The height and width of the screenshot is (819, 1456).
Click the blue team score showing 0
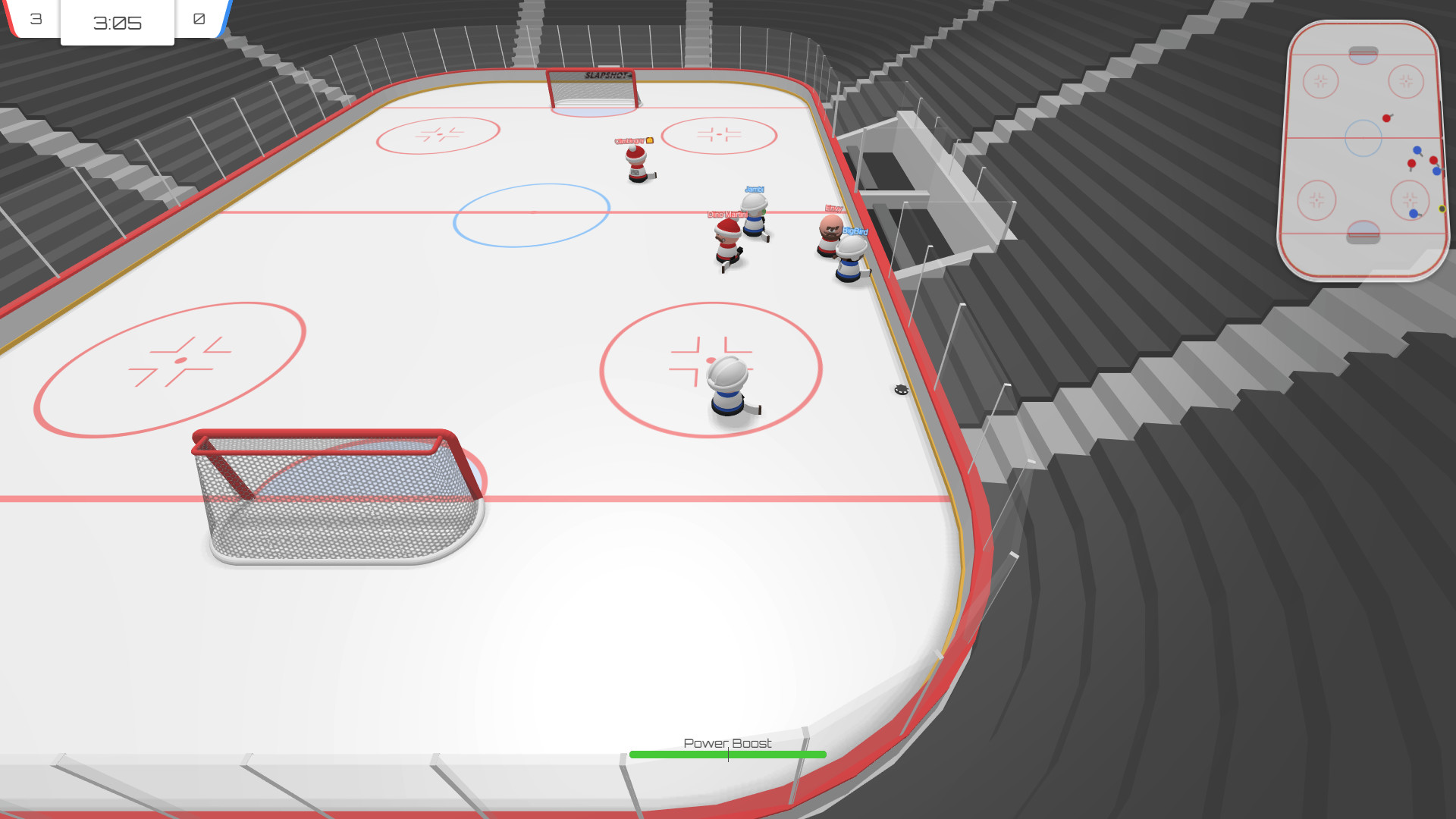pyautogui.click(x=199, y=20)
